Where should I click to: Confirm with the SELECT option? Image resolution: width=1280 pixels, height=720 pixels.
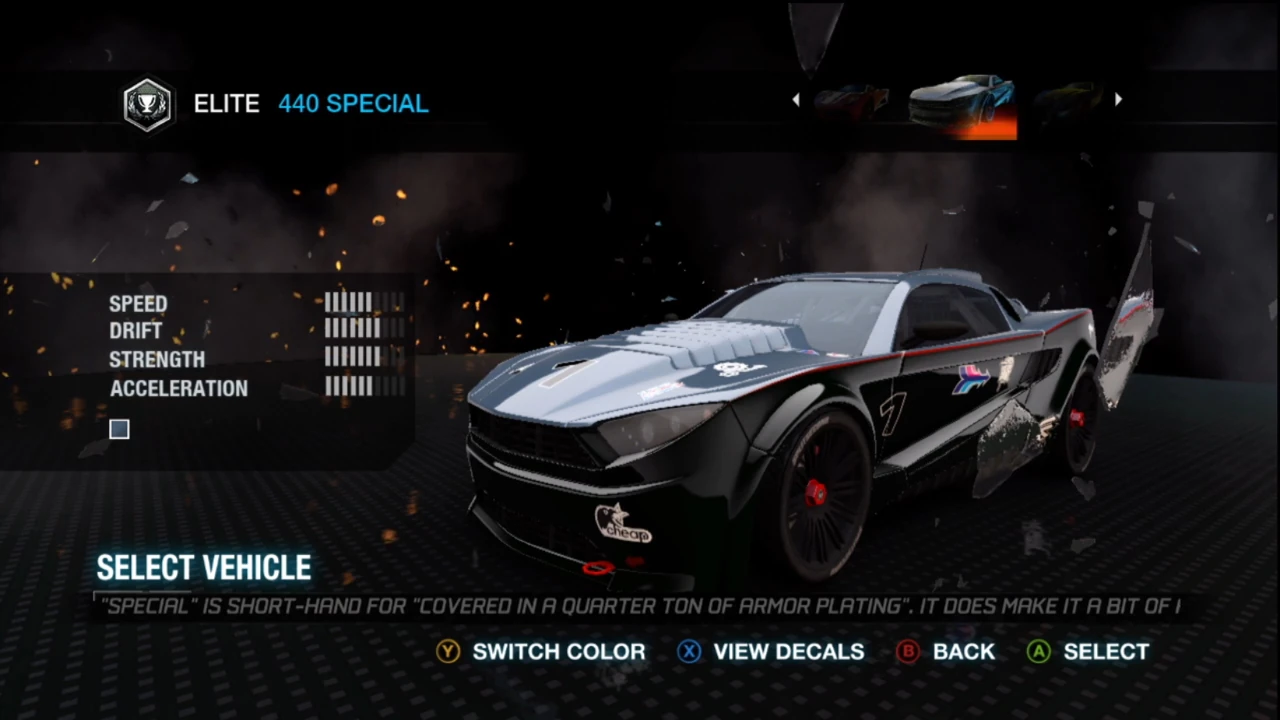click(1105, 651)
